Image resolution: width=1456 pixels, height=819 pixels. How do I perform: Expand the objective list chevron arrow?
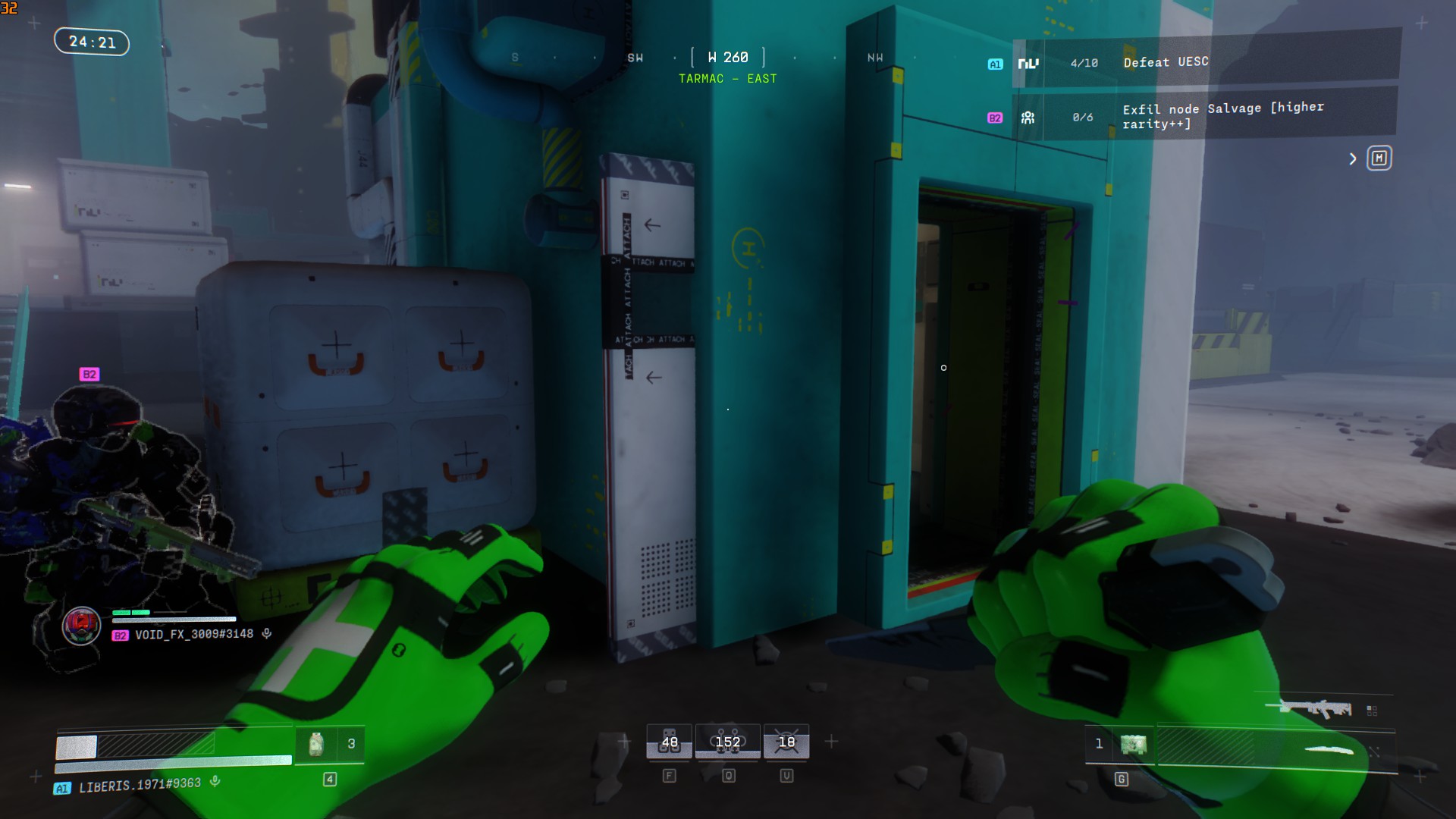tap(1353, 158)
